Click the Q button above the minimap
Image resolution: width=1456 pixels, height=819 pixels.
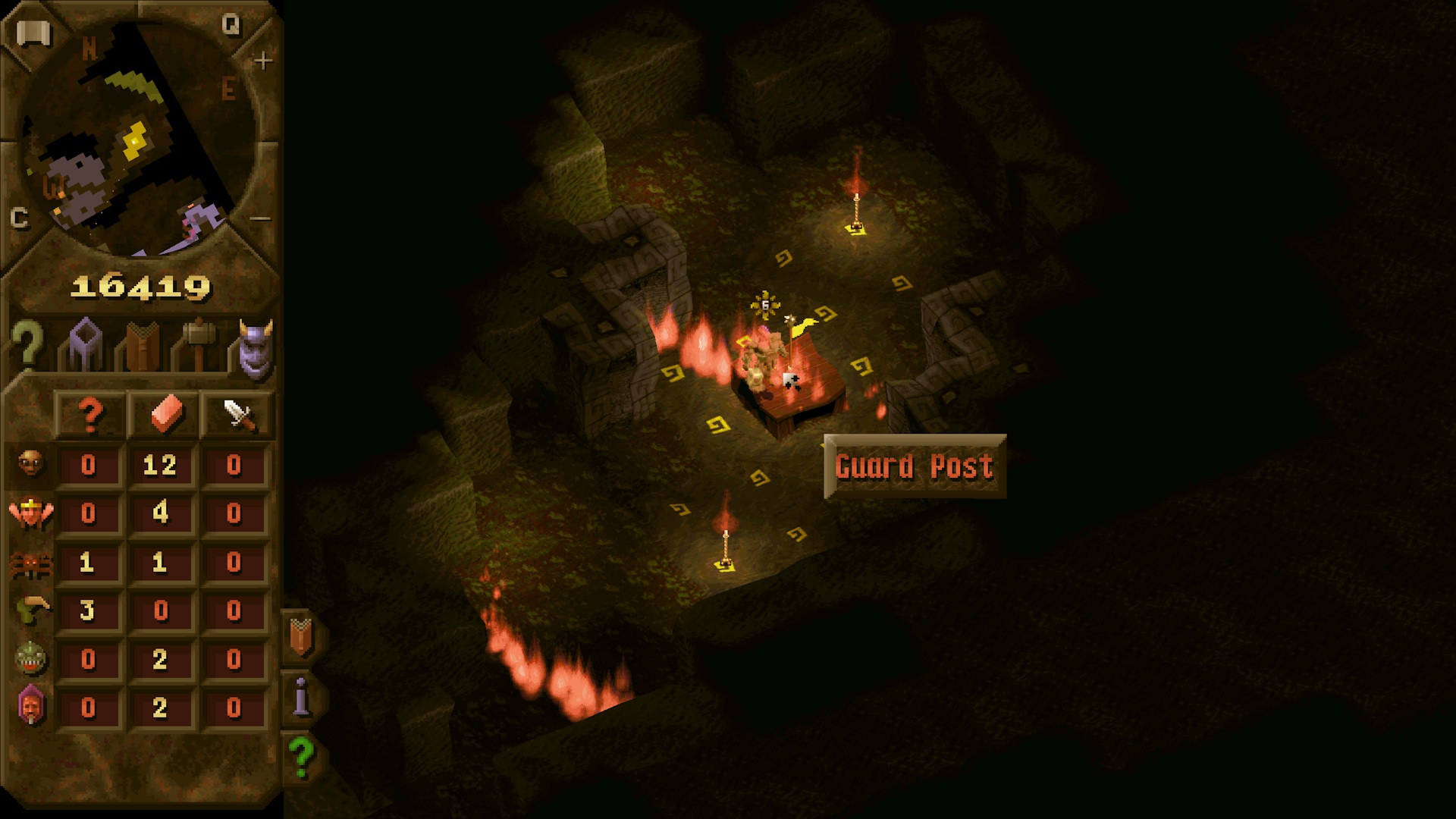point(231,25)
